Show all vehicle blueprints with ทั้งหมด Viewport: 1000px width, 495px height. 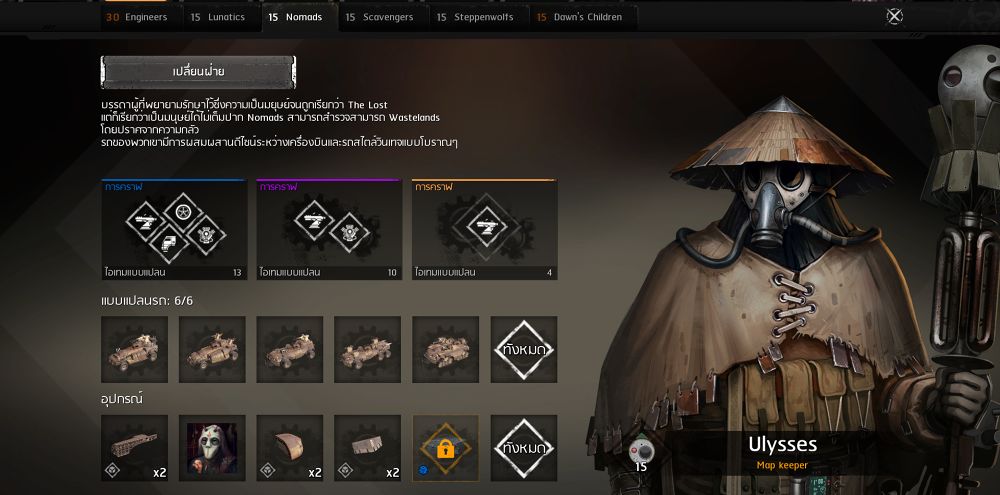(x=524, y=350)
